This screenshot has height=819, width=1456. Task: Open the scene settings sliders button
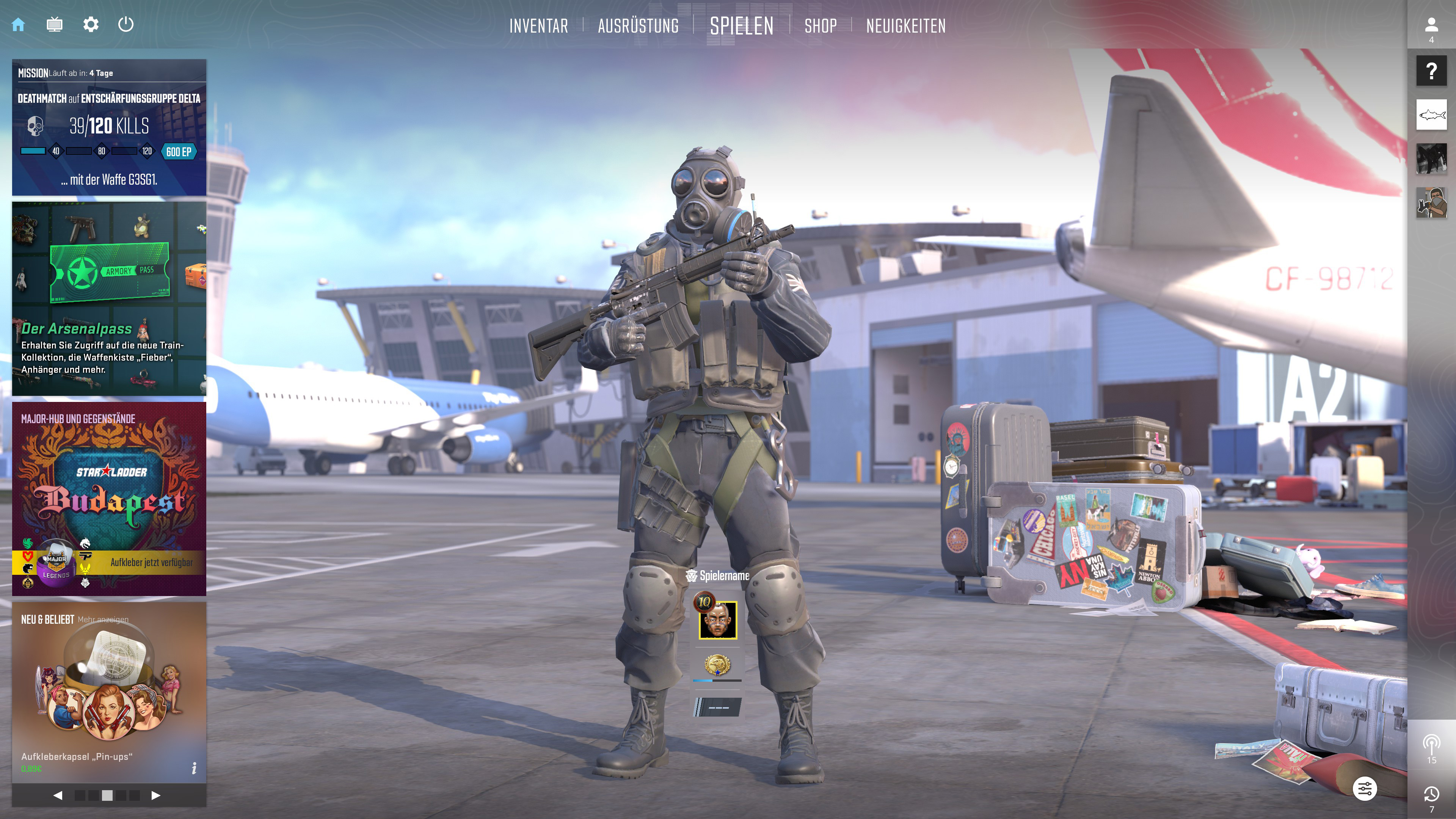(1365, 789)
